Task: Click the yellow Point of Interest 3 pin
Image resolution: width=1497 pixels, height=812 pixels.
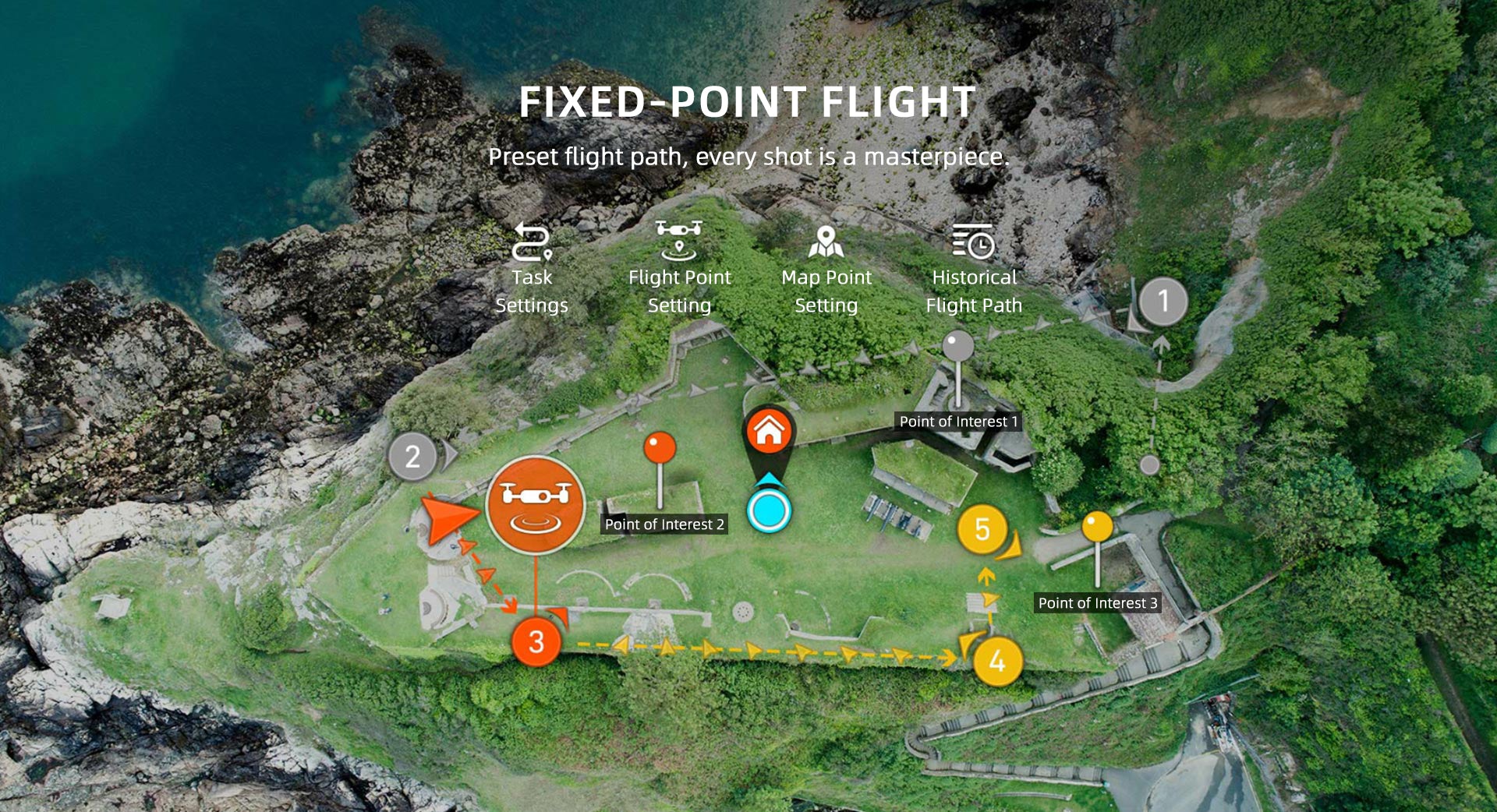Action: [1097, 527]
